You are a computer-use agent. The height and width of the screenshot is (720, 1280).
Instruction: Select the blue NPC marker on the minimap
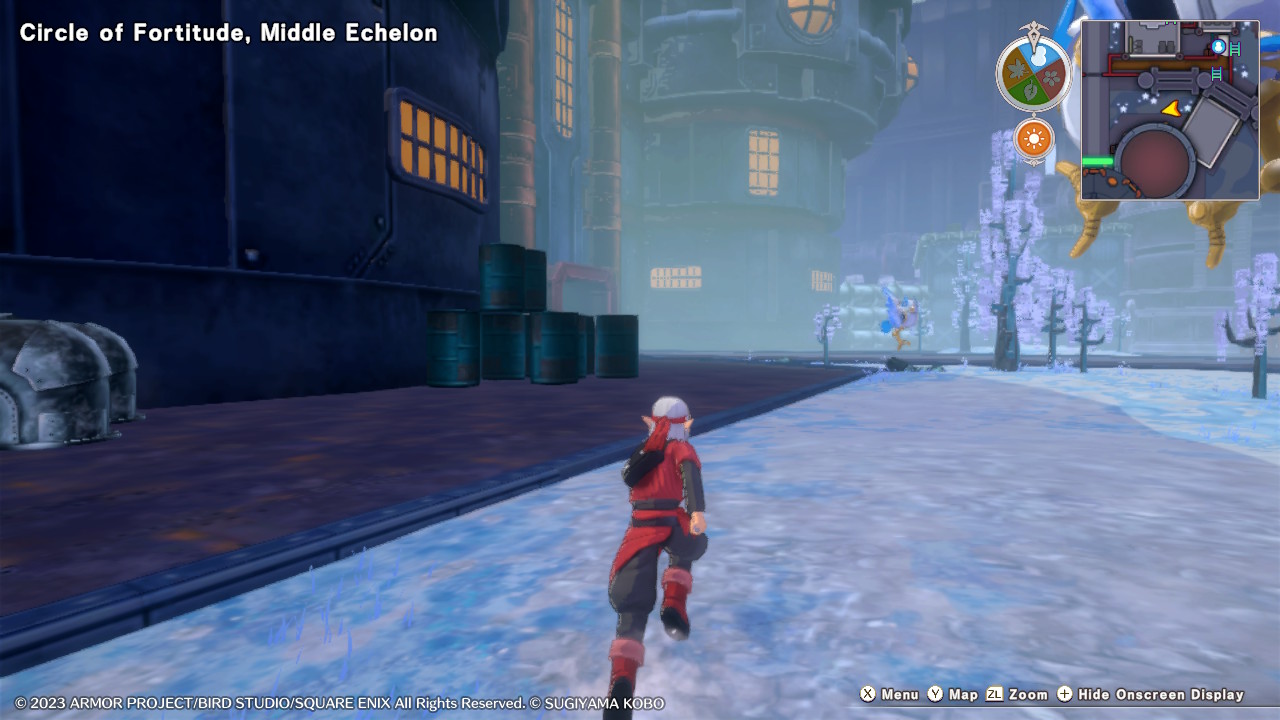tap(1219, 46)
